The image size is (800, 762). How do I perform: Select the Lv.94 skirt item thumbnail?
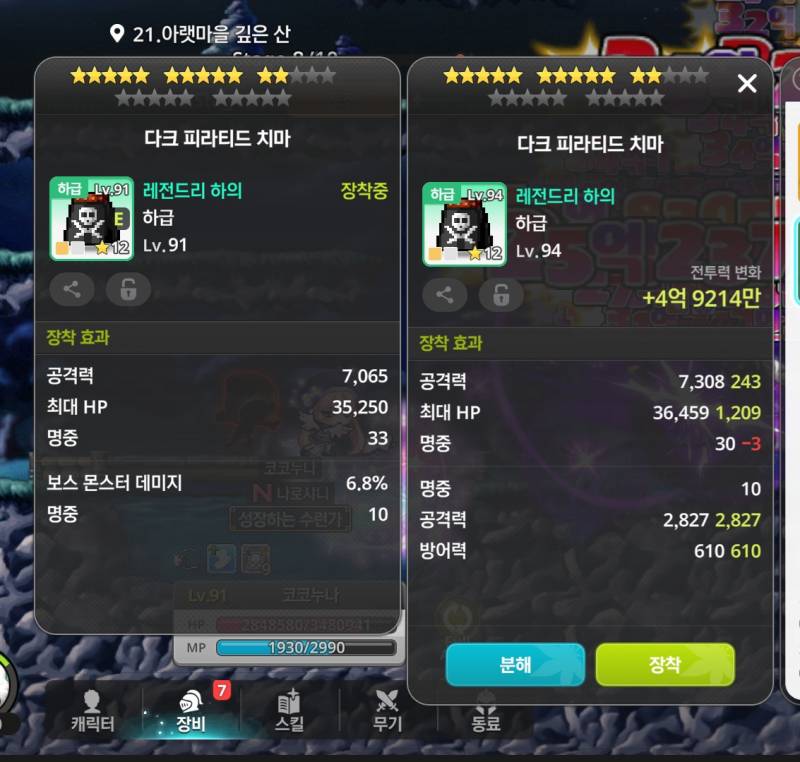[464, 224]
